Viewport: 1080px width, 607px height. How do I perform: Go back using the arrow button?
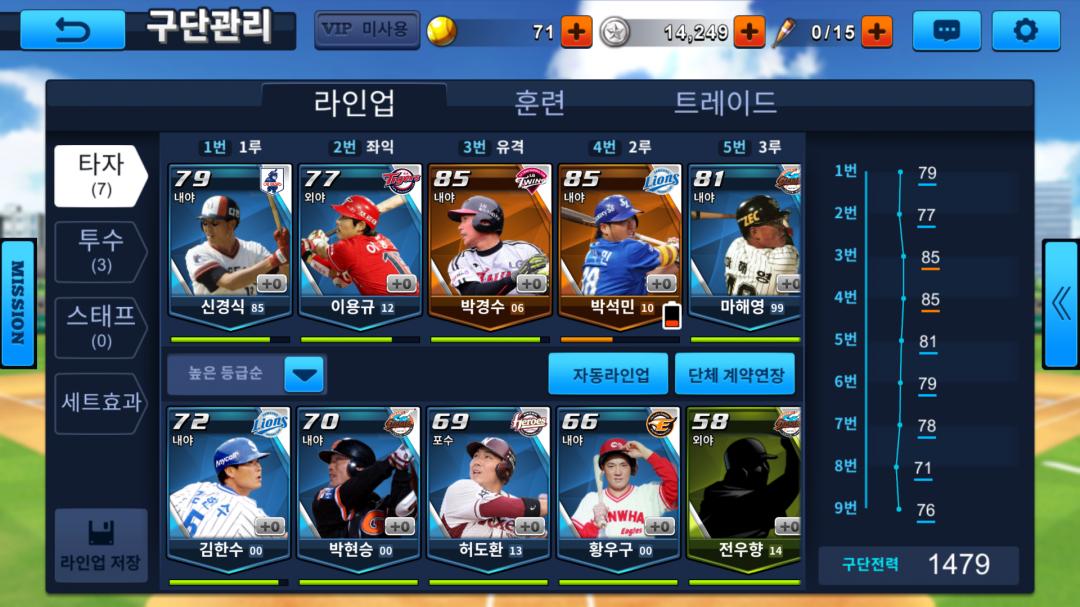[x=72, y=30]
